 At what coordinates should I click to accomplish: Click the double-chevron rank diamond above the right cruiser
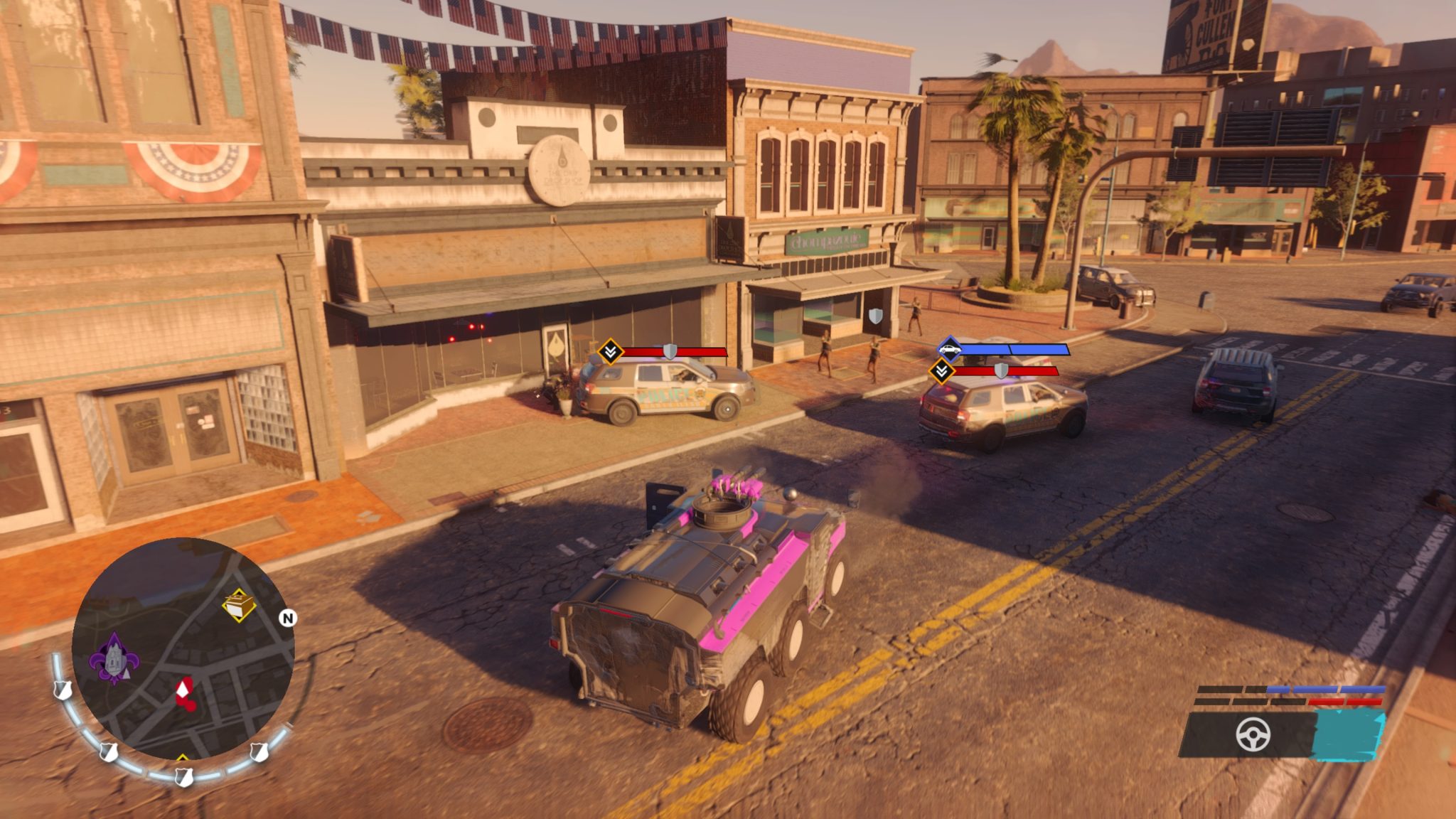[943, 371]
